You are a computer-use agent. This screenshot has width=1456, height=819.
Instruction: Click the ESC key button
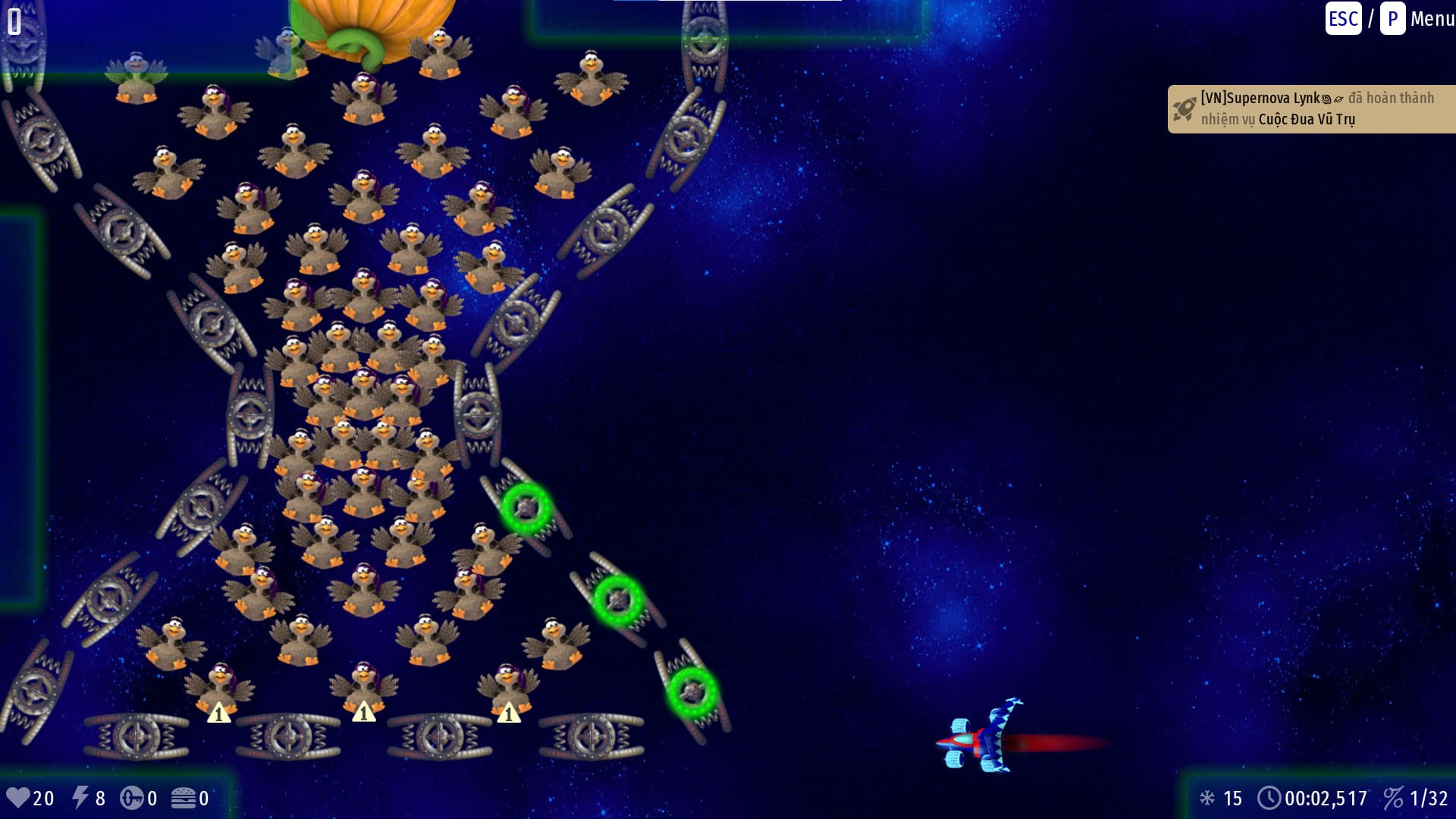point(1342,19)
